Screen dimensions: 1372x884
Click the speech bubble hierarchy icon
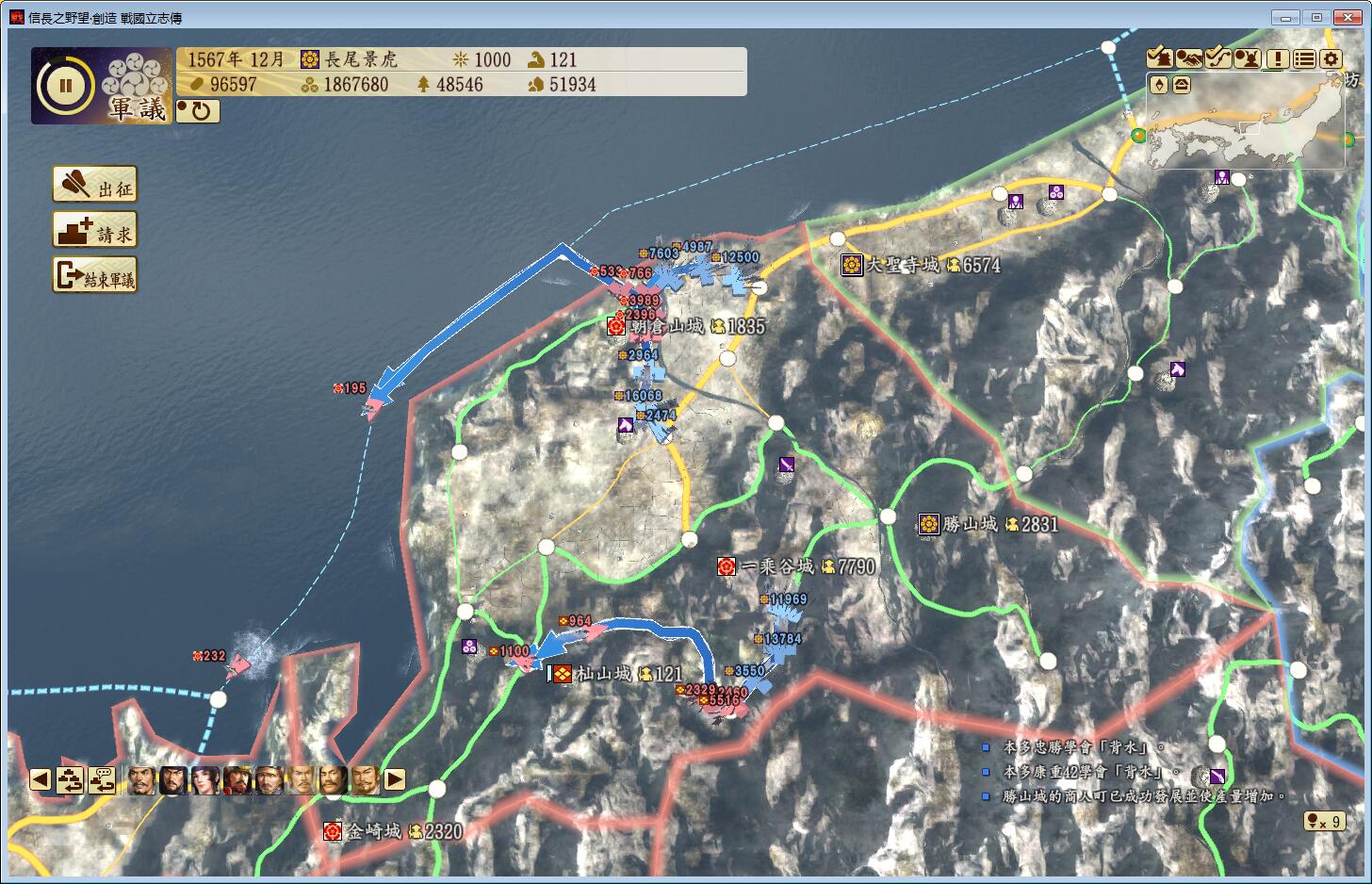[102, 779]
